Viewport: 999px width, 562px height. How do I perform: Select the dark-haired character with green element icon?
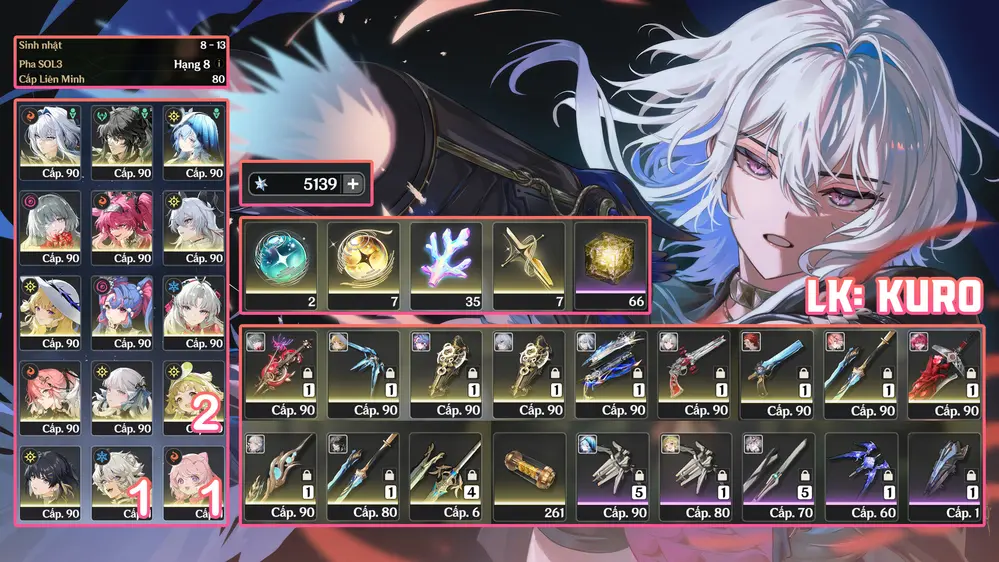tap(122, 140)
